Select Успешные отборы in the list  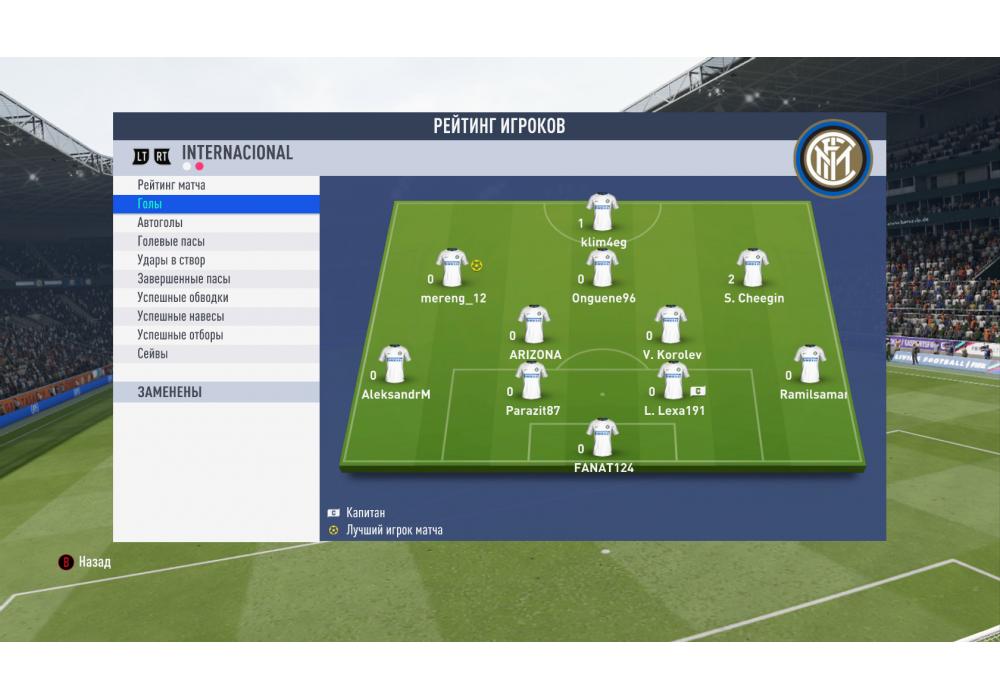click(216, 335)
